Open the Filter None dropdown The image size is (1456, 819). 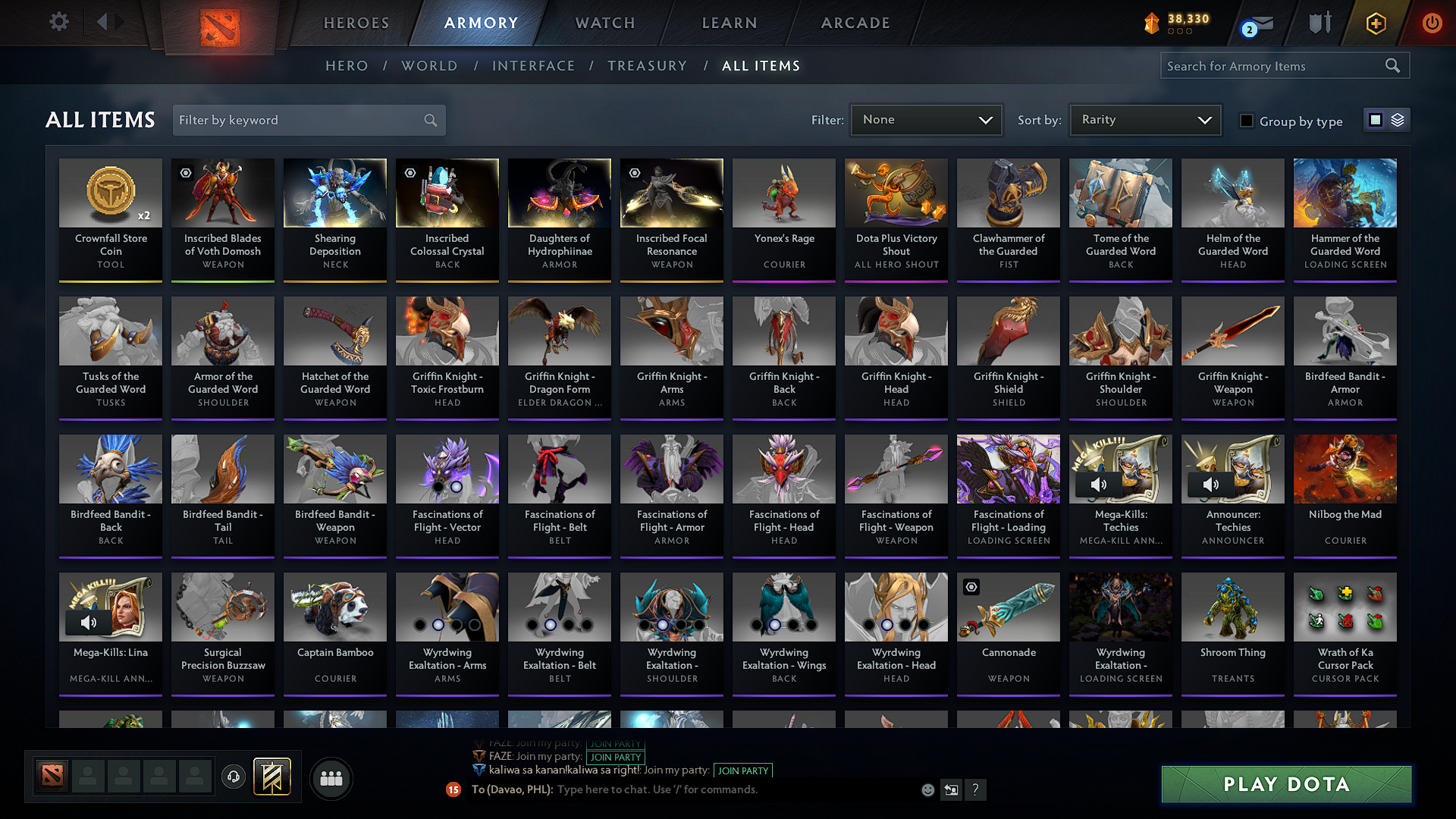(925, 120)
